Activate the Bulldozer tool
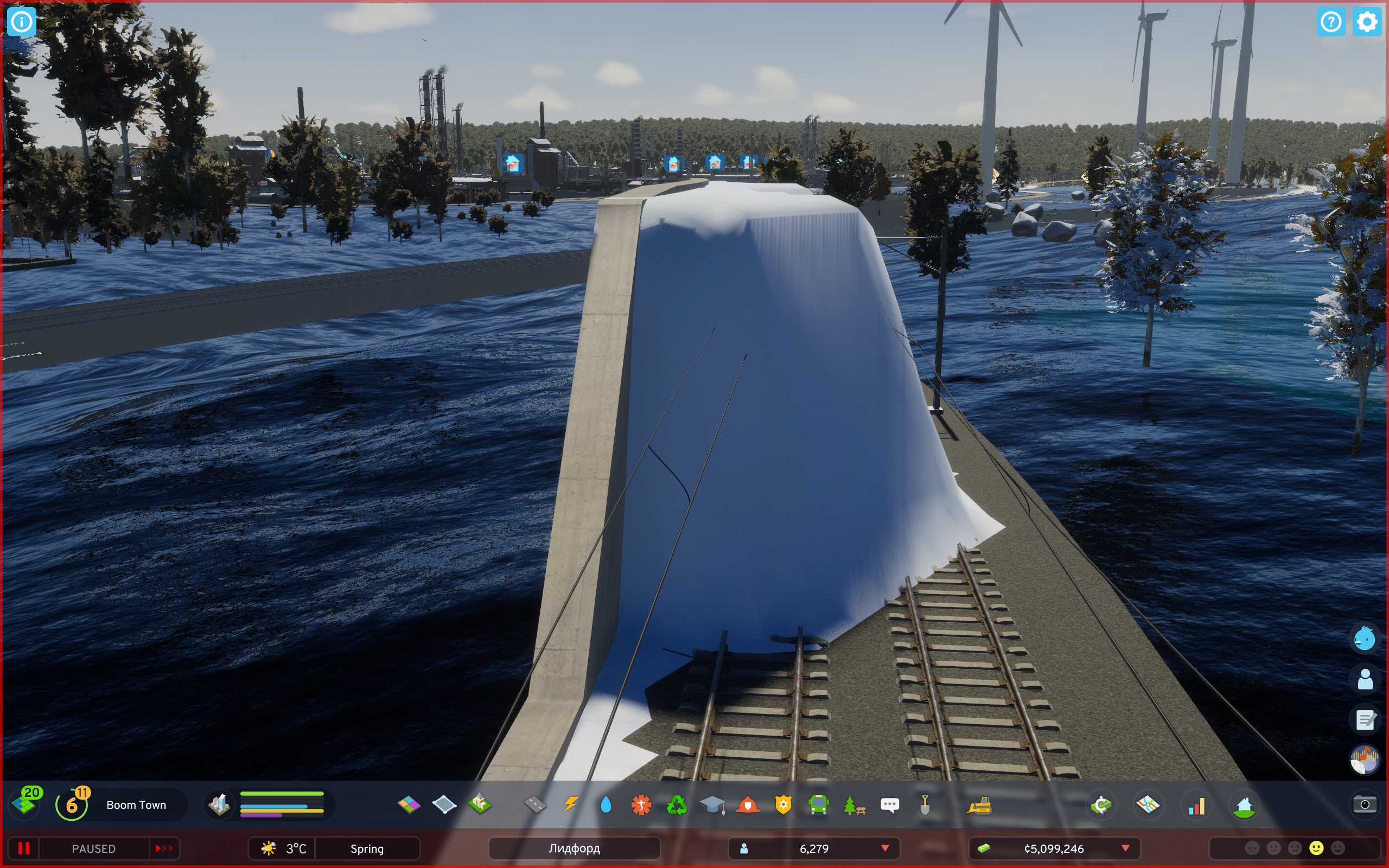 coord(980,805)
